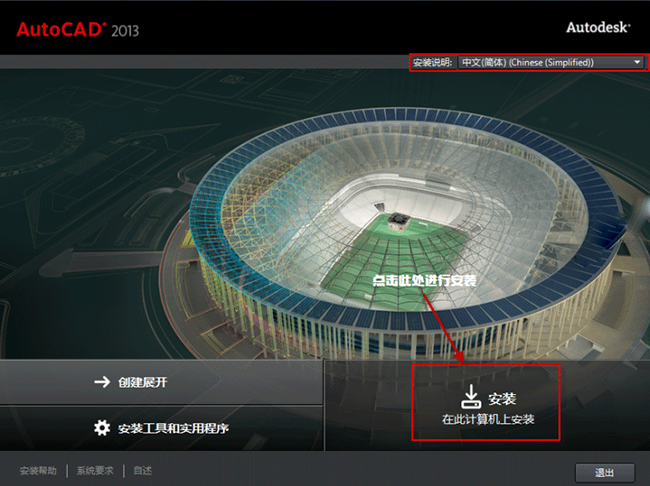The image size is (650, 486).
Task: View the 系统要求 system requirements link
Action: pyautogui.click(x=97, y=471)
